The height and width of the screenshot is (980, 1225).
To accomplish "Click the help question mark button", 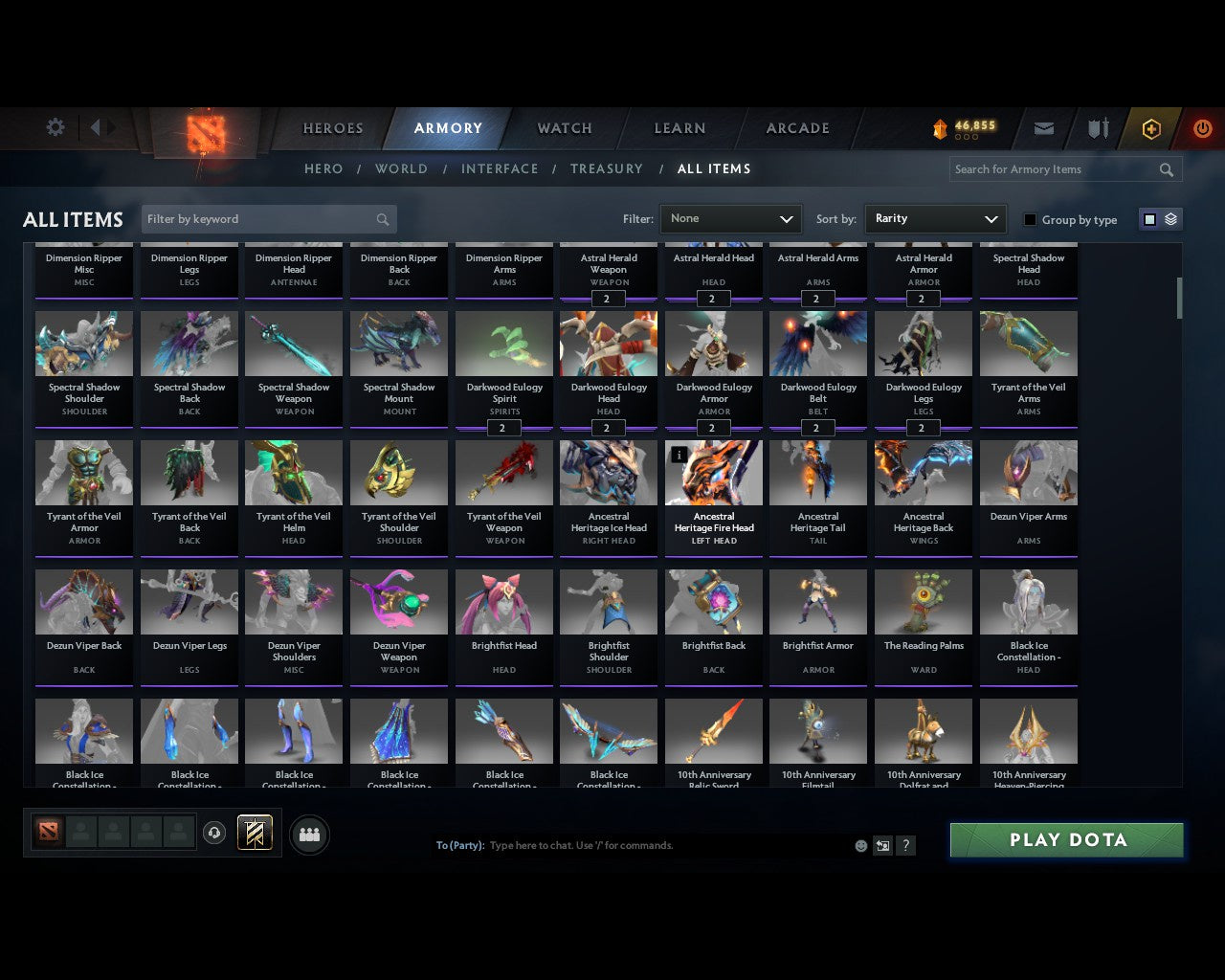I will (905, 845).
